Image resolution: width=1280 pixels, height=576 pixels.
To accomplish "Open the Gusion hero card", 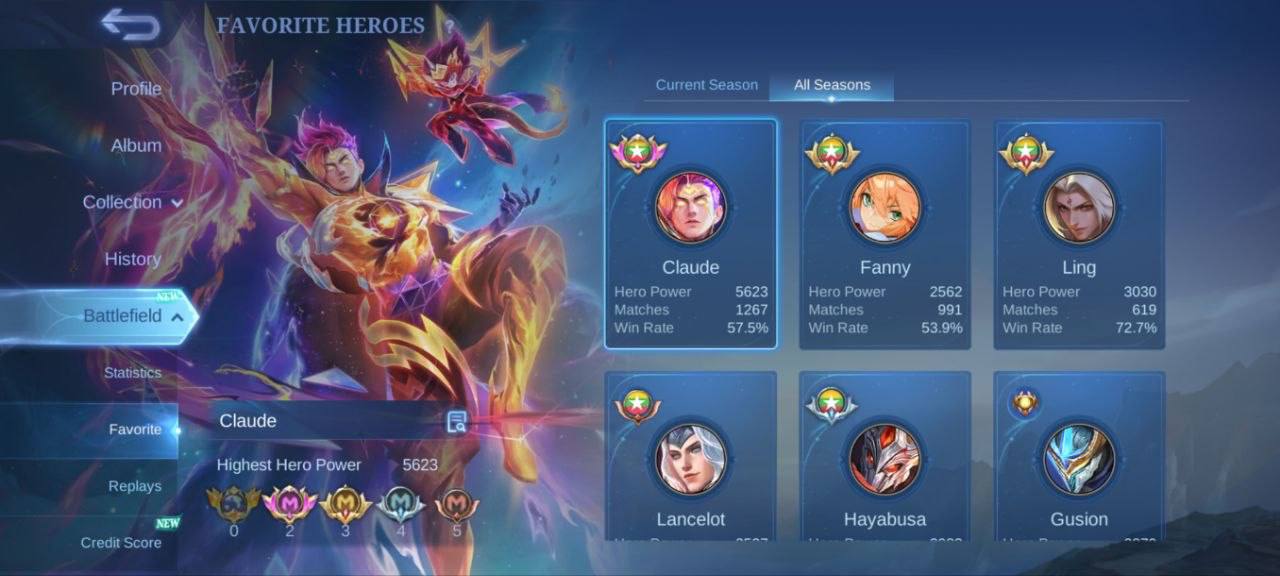I will [1079, 460].
